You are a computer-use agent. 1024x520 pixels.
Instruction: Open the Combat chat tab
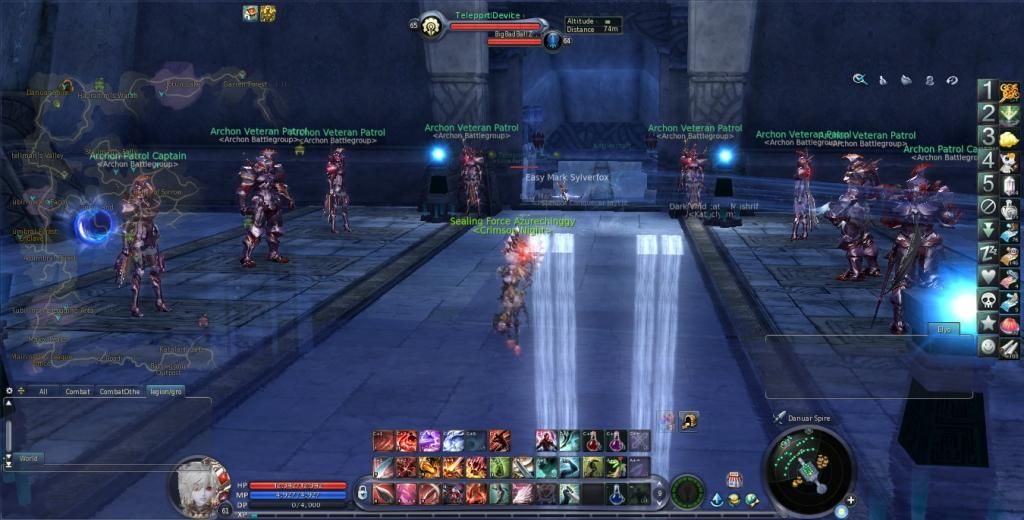77,391
